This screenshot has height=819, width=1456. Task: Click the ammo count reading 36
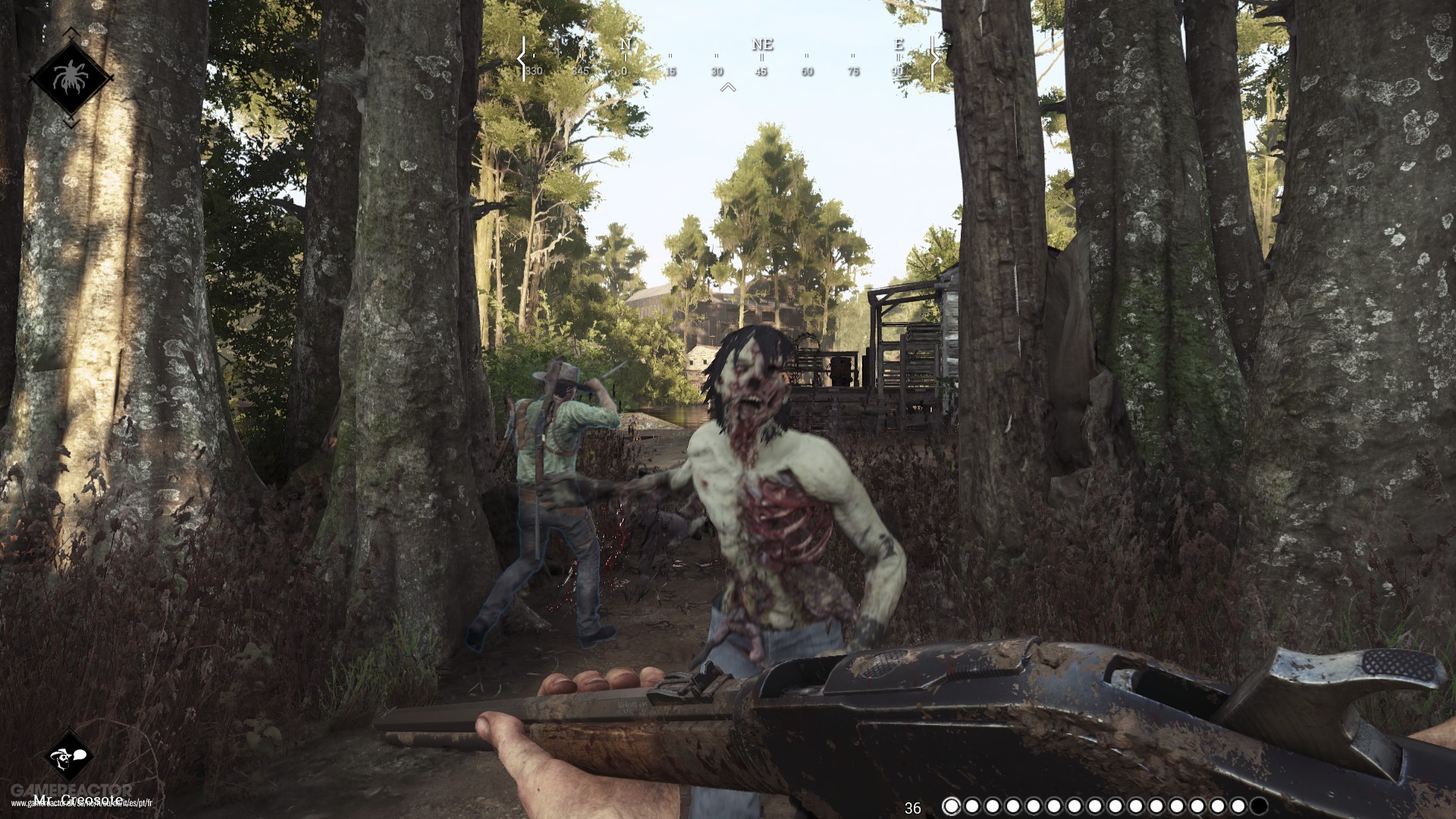(913, 807)
